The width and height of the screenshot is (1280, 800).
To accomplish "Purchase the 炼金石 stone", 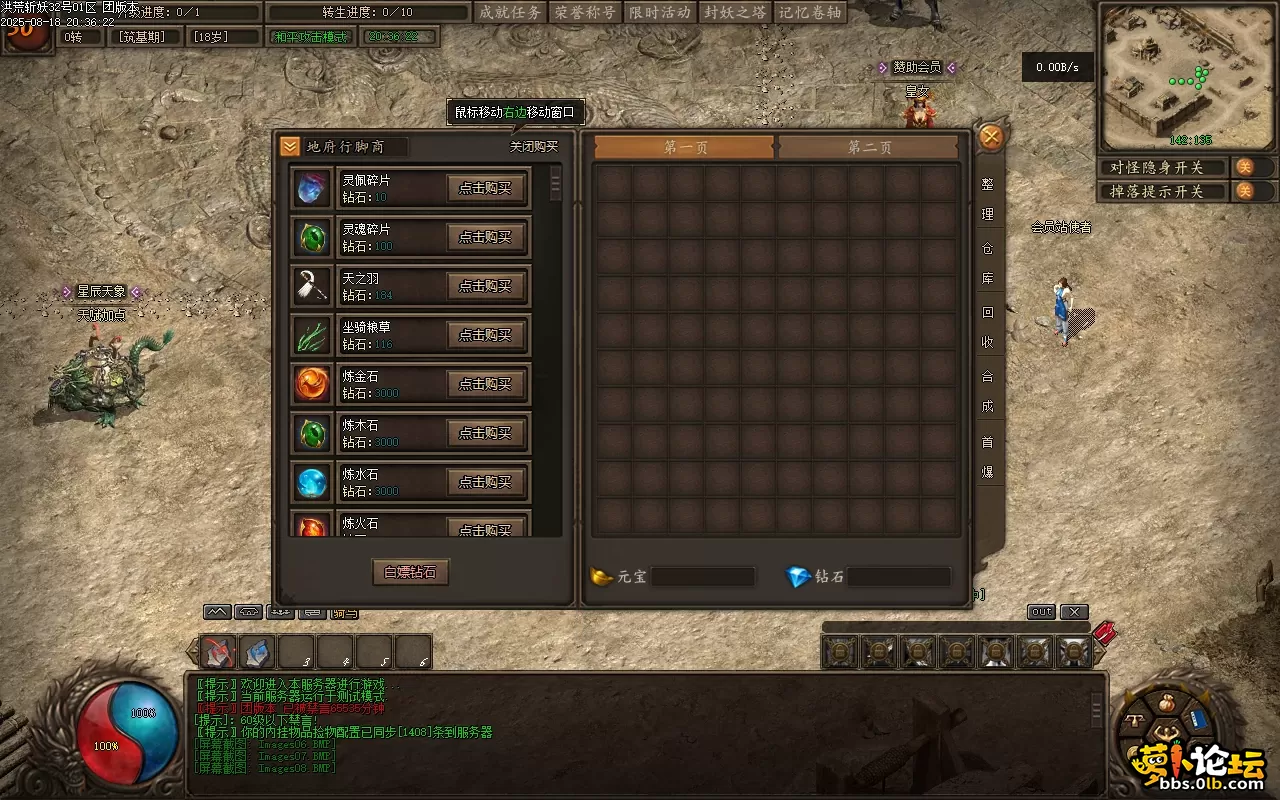I will tap(485, 384).
